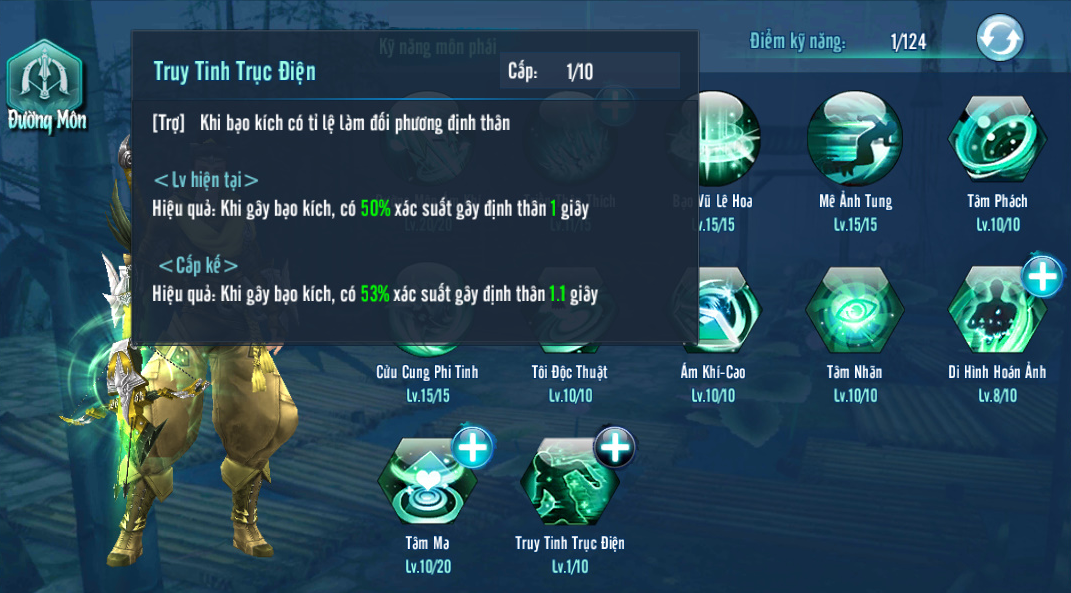Upgrade Tâm Ma using its plus button
The image size is (1071, 593).
[x=473, y=447]
